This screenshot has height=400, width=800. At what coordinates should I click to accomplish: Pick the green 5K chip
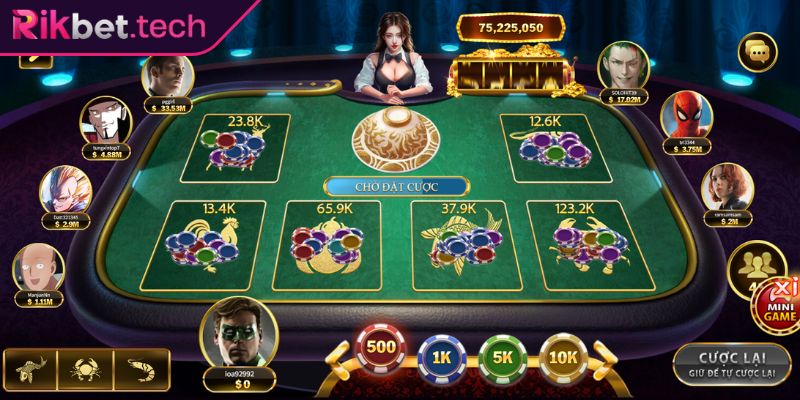click(501, 355)
